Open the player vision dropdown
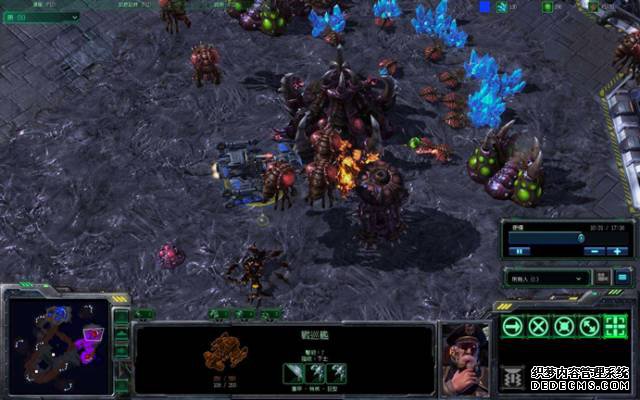The width and height of the screenshot is (640, 400). (546, 277)
